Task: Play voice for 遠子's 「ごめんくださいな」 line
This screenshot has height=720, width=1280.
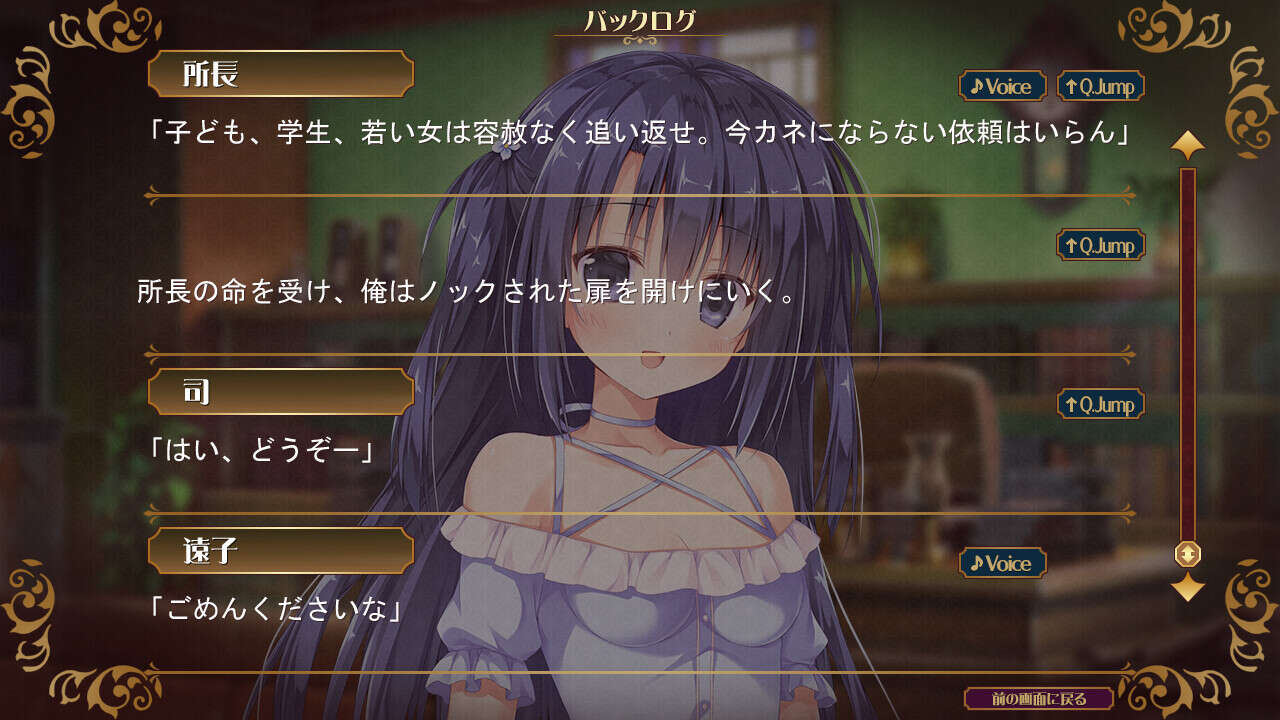Action: point(1002,563)
